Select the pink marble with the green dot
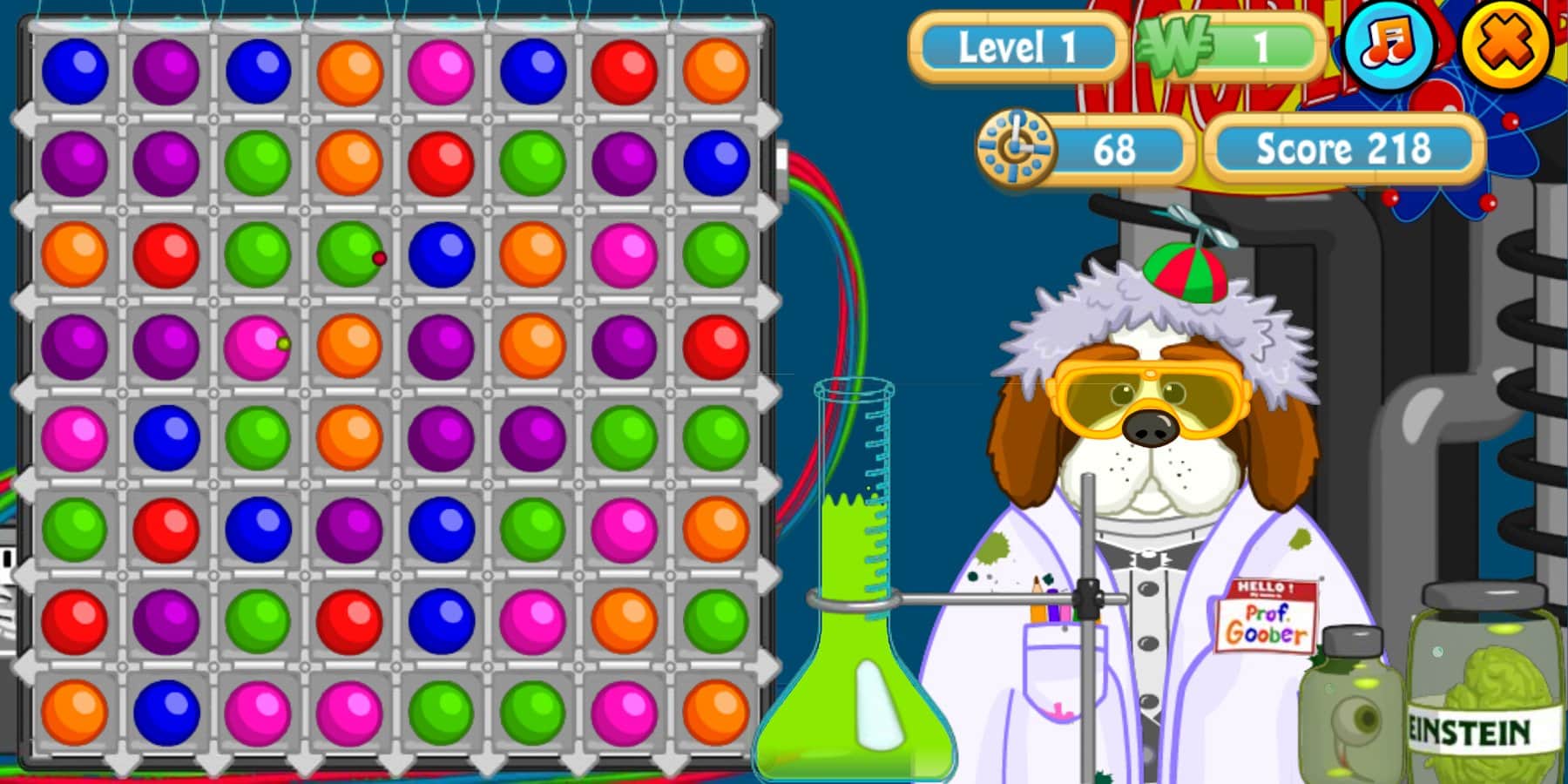 257,344
